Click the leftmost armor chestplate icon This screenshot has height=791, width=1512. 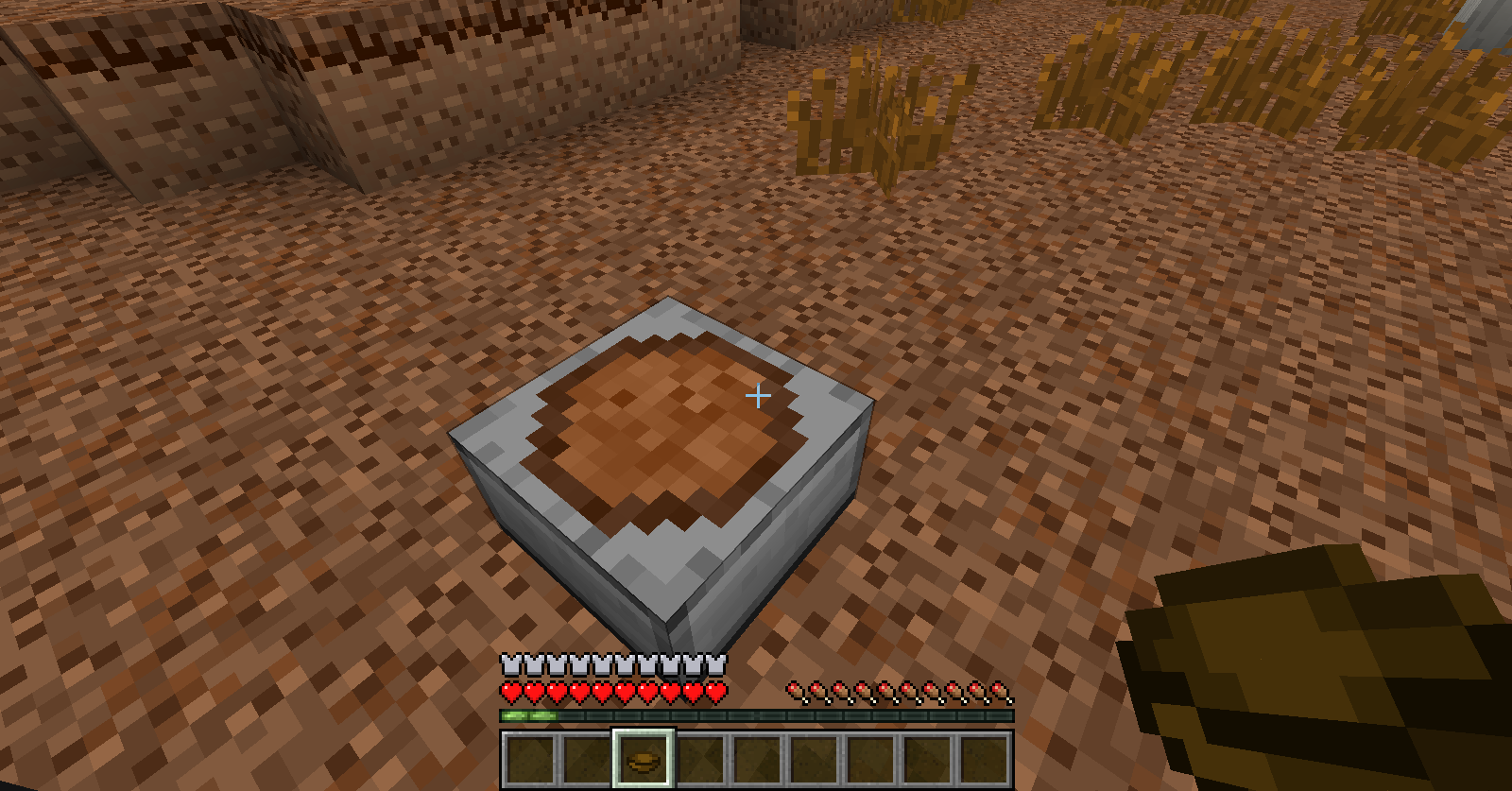tap(508, 664)
